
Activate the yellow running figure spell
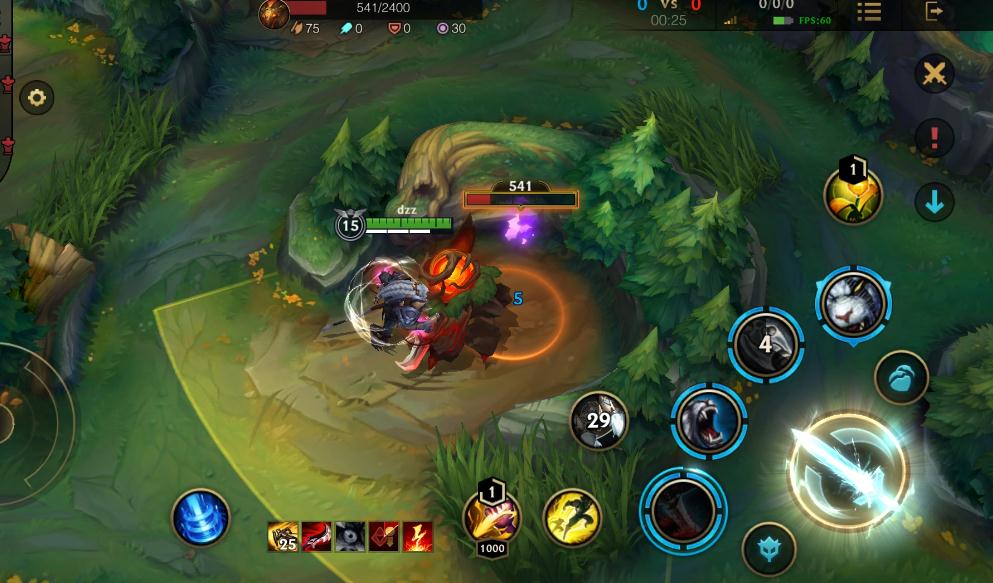(x=573, y=517)
